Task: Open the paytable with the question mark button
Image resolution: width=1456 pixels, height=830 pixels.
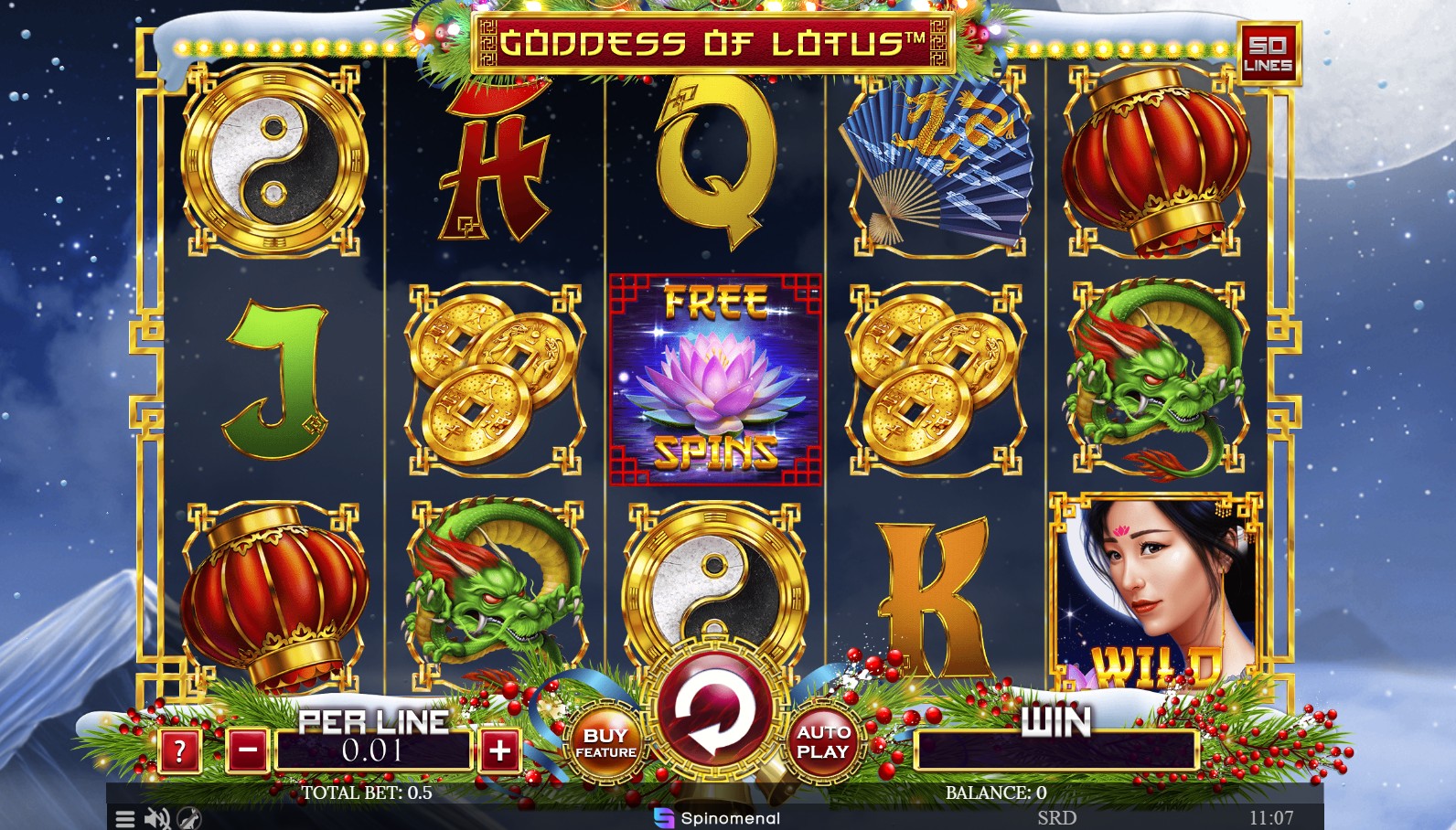Action: (x=179, y=749)
